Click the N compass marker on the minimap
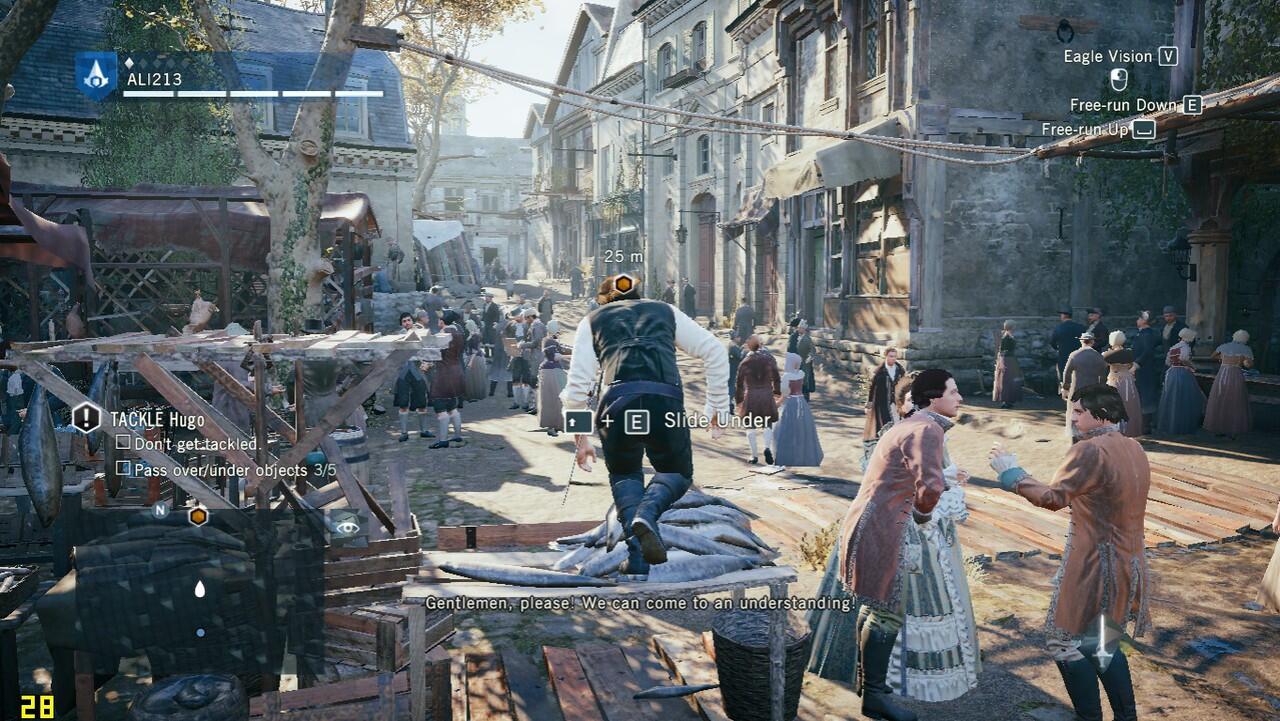1280x721 pixels. coord(160,510)
